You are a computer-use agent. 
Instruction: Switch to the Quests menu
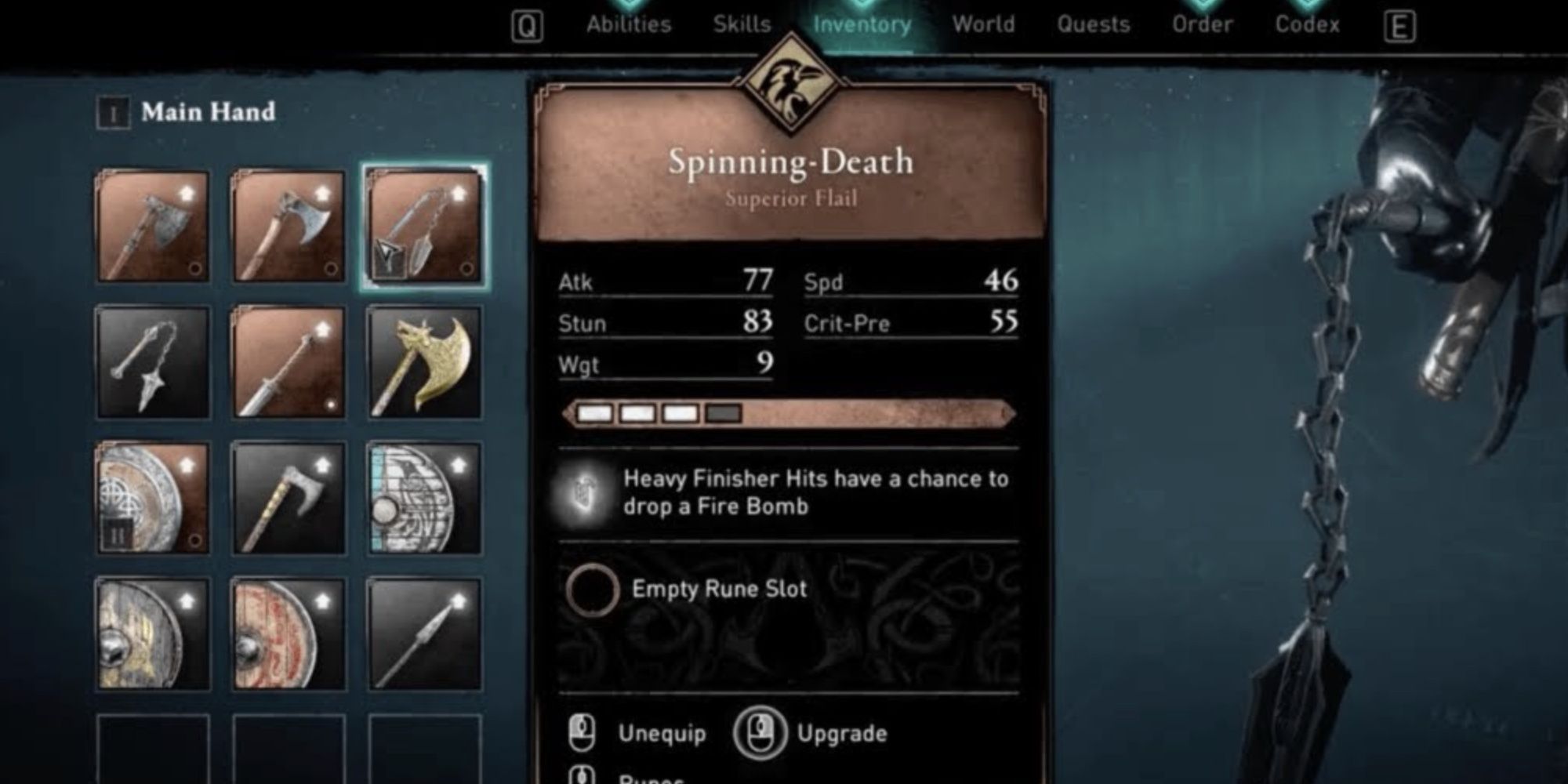[x=1094, y=24]
